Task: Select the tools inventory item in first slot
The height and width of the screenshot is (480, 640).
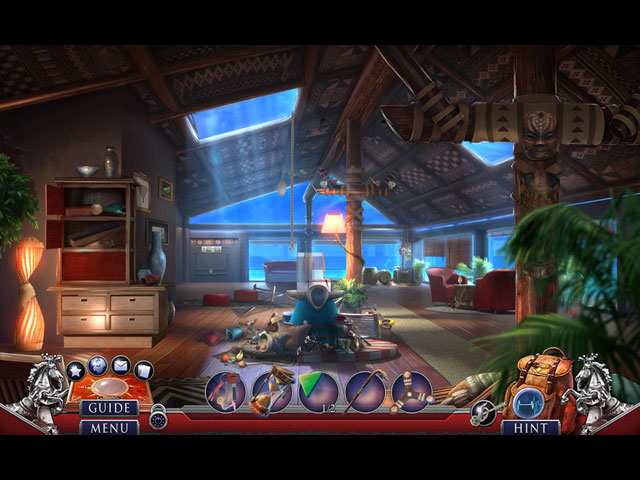Action: [226, 391]
